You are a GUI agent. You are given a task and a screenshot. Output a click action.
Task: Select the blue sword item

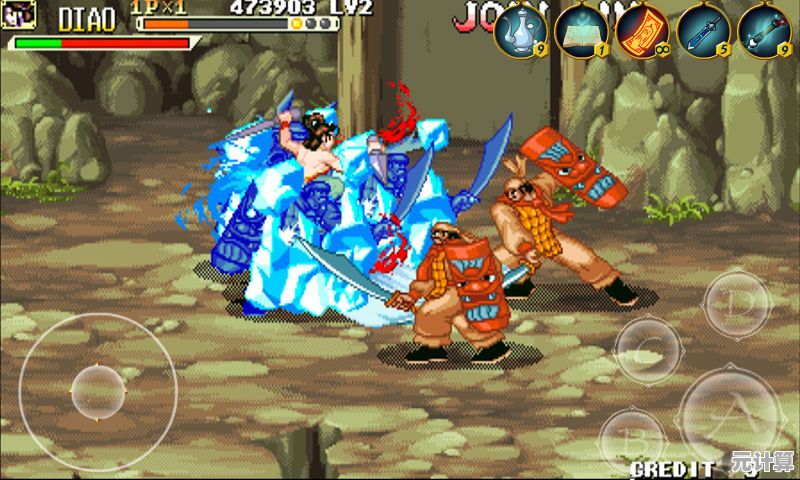coord(703,30)
